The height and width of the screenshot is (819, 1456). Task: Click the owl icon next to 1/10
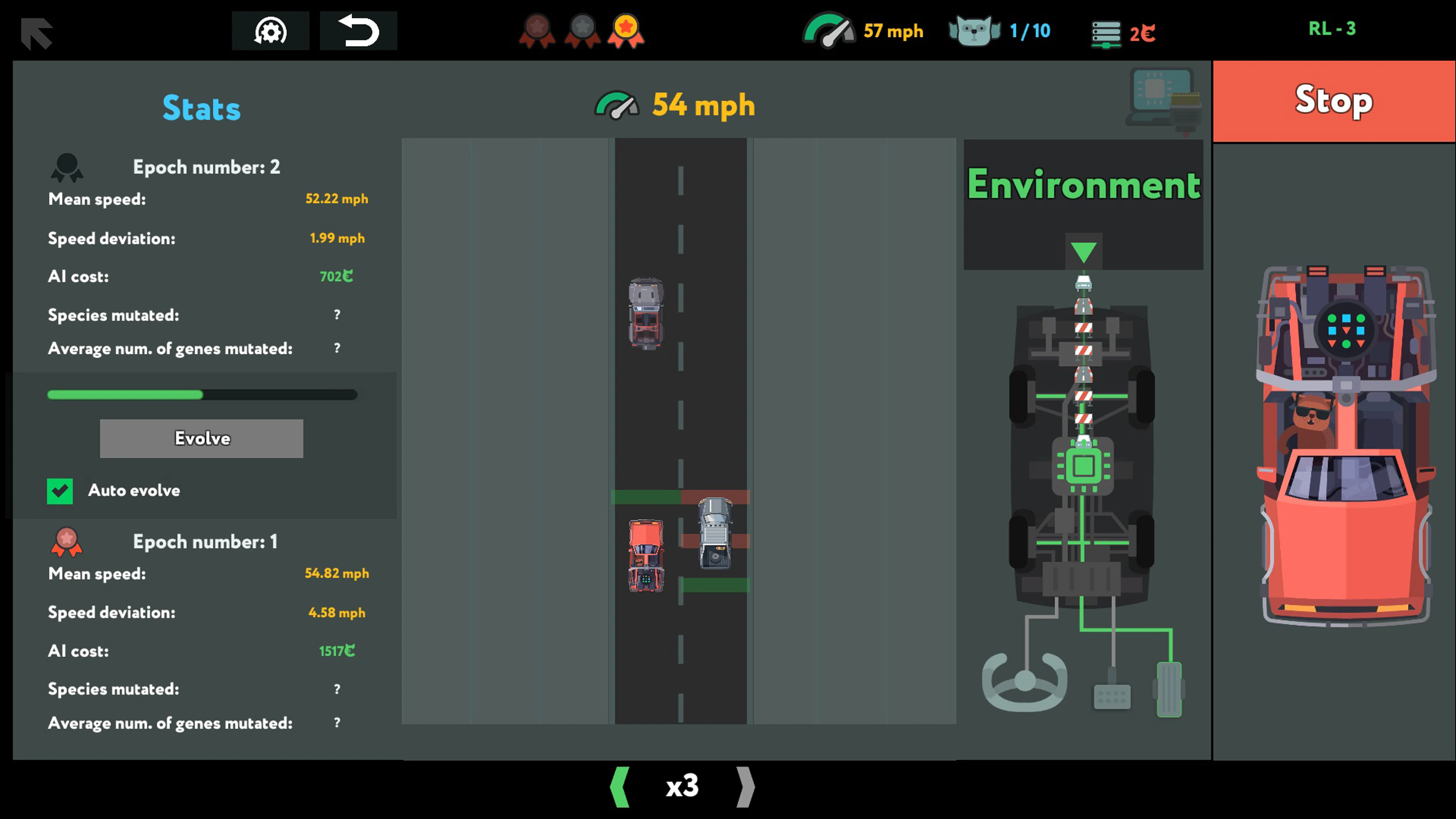tap(974, 31)
